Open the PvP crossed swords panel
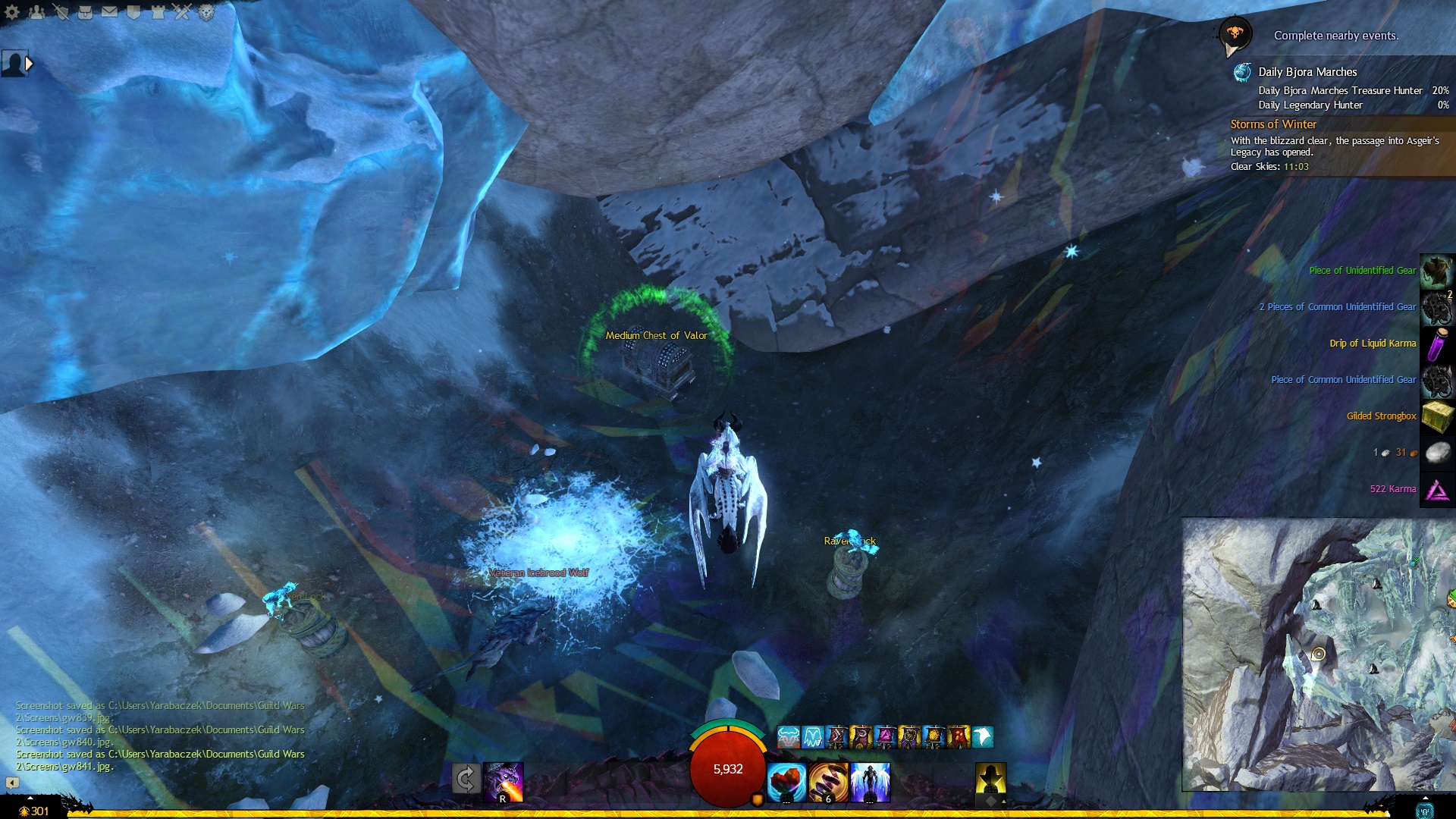 click(182, 12)
